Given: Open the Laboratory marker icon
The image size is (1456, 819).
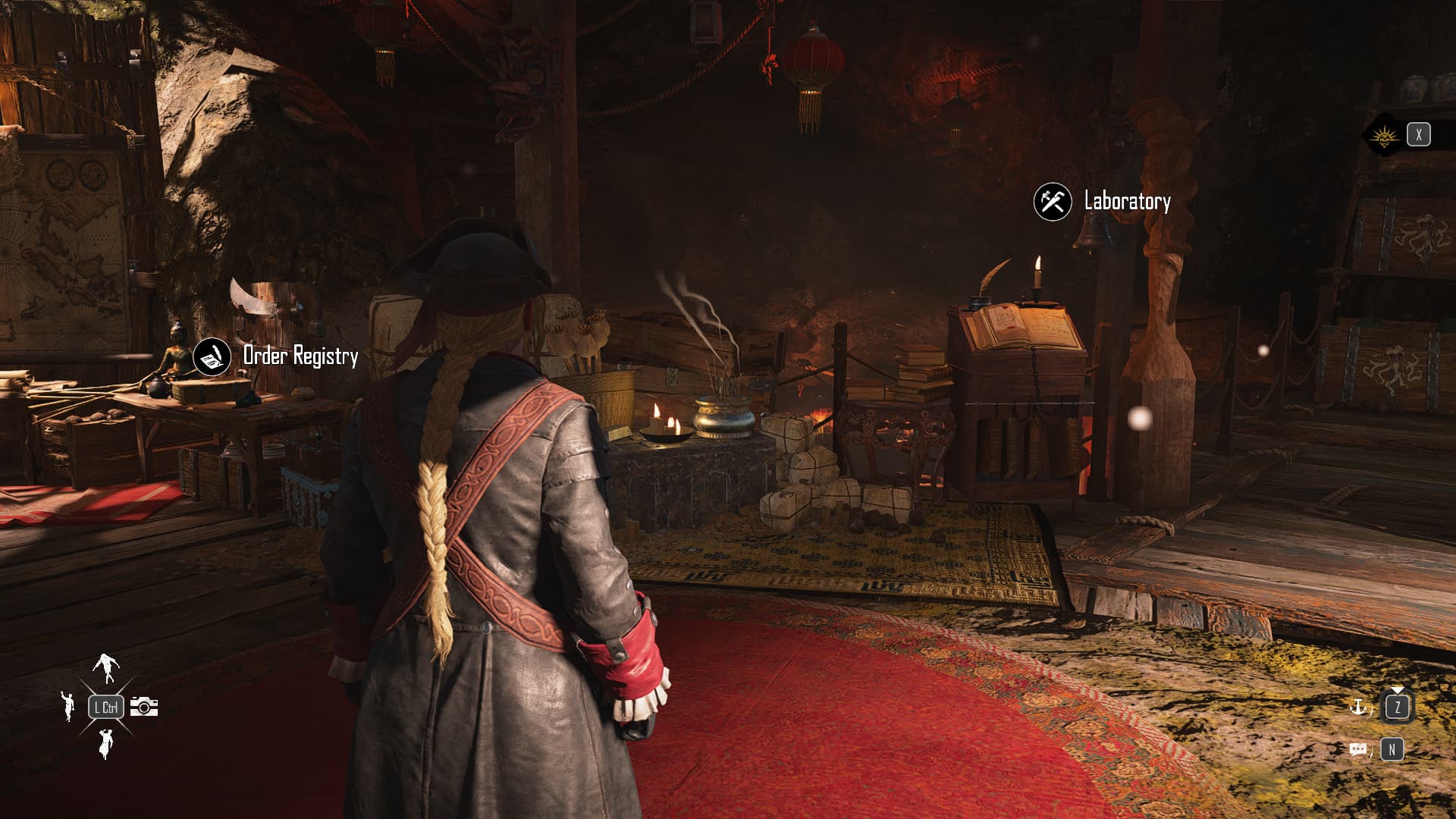Looking at the screenshot, I should (x=1053, y=202).
